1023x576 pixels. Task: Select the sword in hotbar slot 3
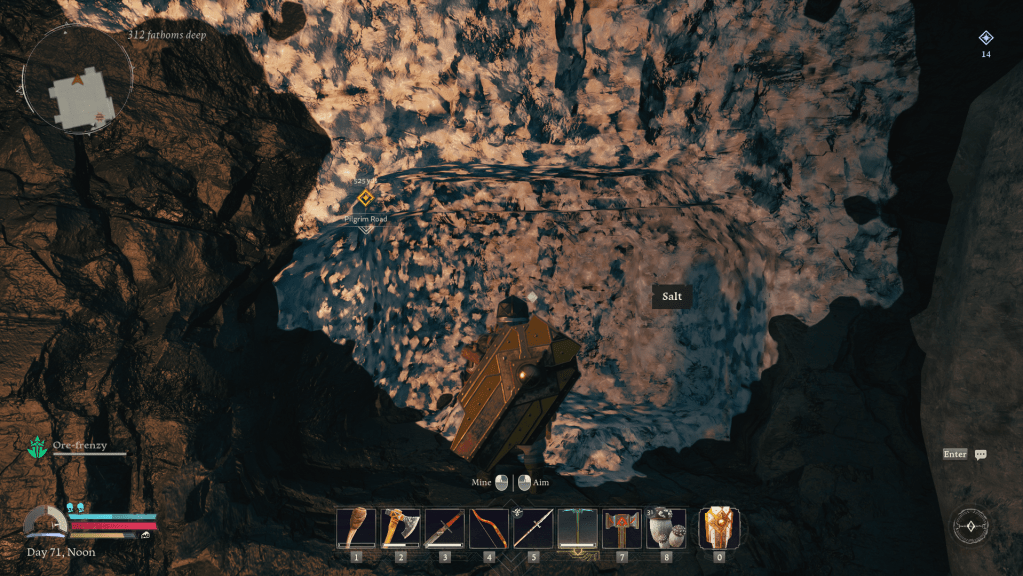444,528
